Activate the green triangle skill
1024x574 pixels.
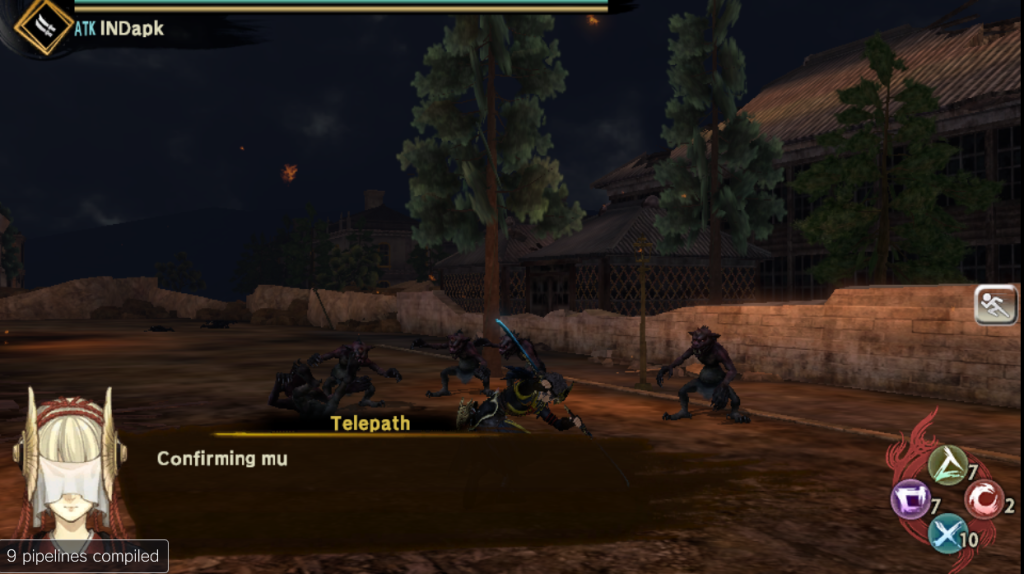pyautogui.click(x=947, y=465)
